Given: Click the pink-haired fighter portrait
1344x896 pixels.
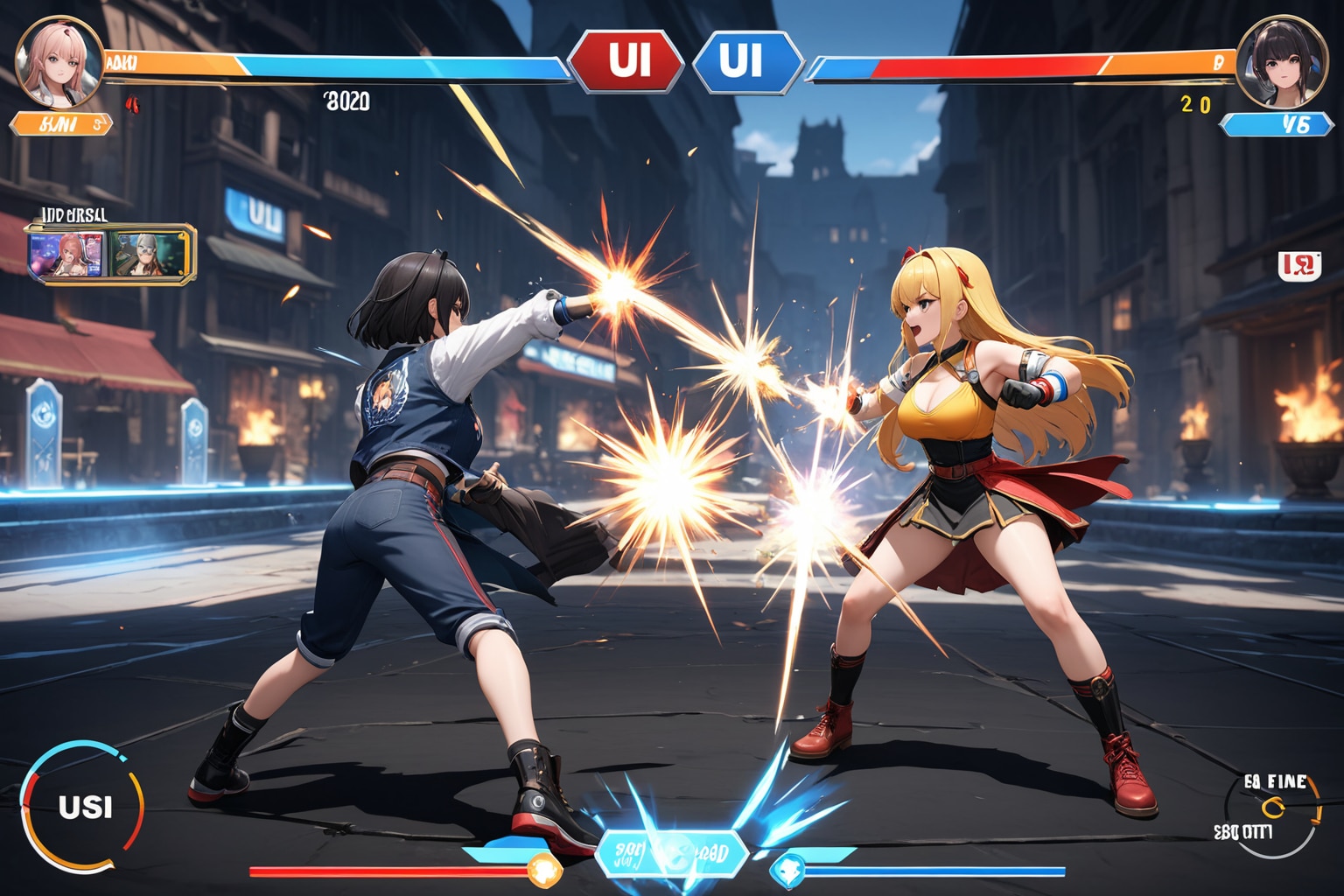Looking at the screenshot, I should click(58, 58).
